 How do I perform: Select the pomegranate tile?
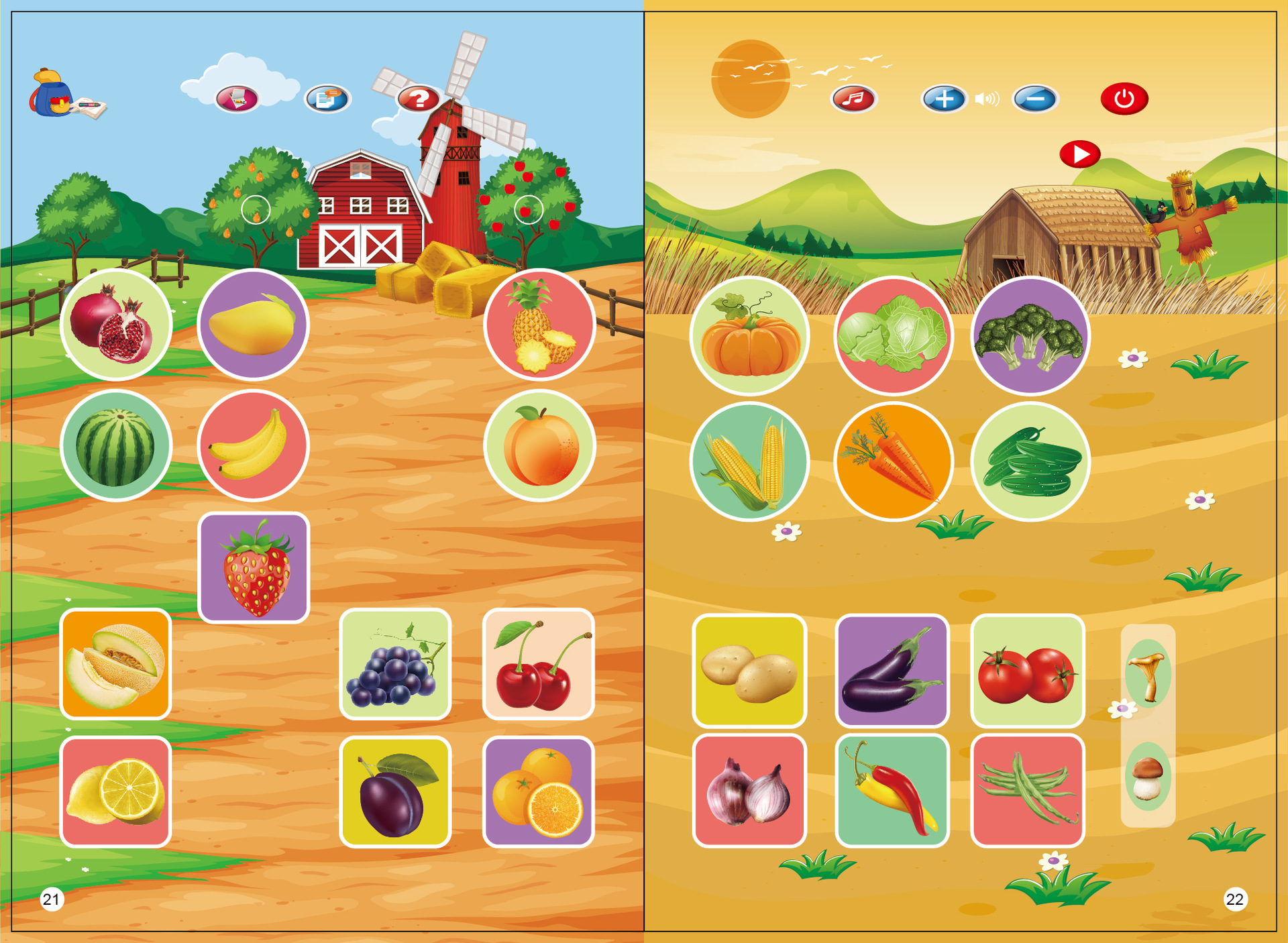pyautogui.click(x=116, y=325)
